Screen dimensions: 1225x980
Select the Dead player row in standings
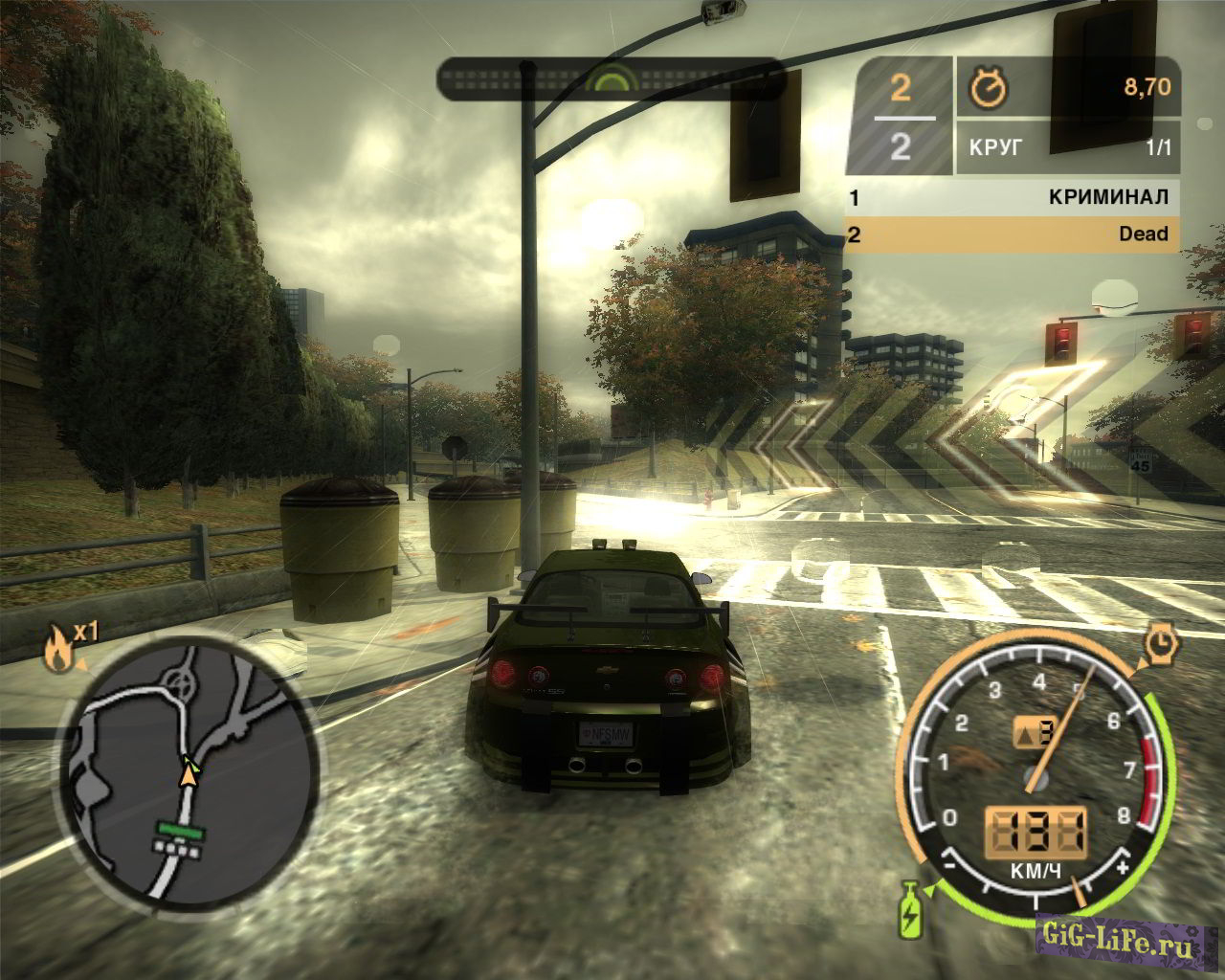point(1011,234)
